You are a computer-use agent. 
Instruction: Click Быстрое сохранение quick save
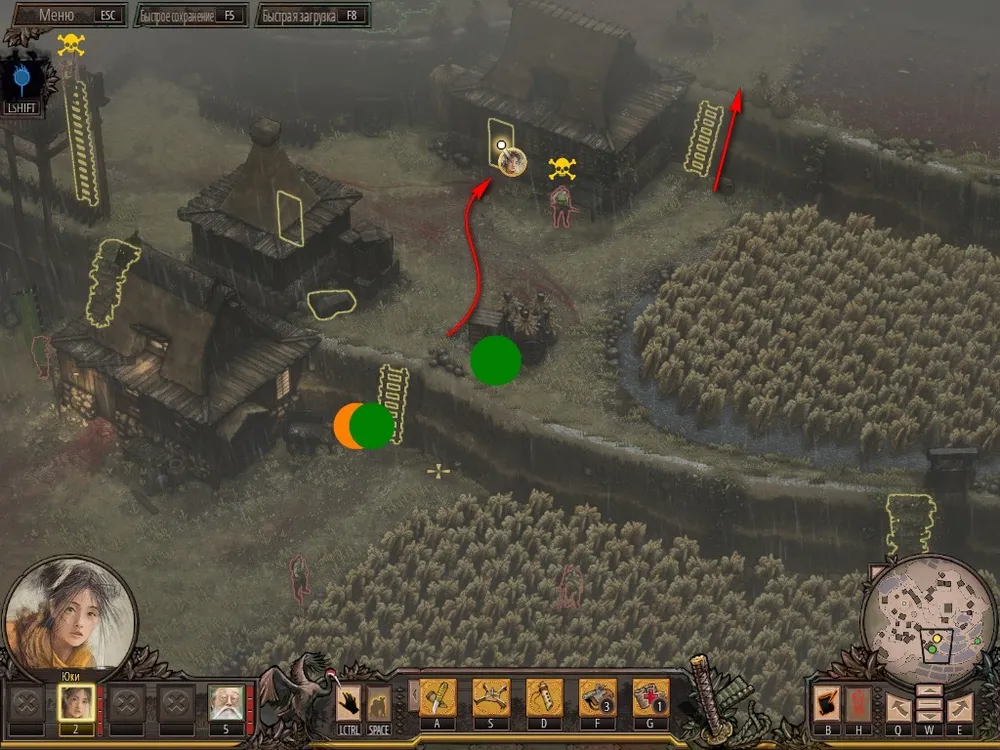[x=190, y=16]
